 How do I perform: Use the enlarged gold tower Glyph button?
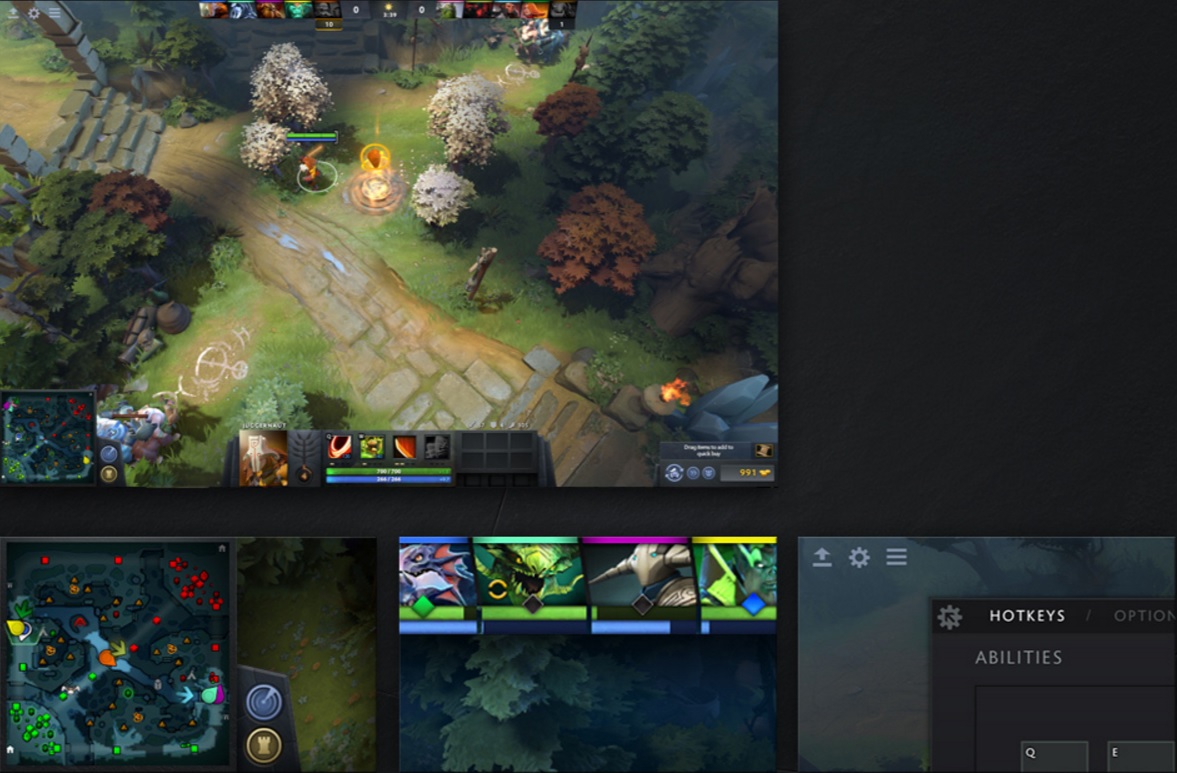[x=263, y=745]
